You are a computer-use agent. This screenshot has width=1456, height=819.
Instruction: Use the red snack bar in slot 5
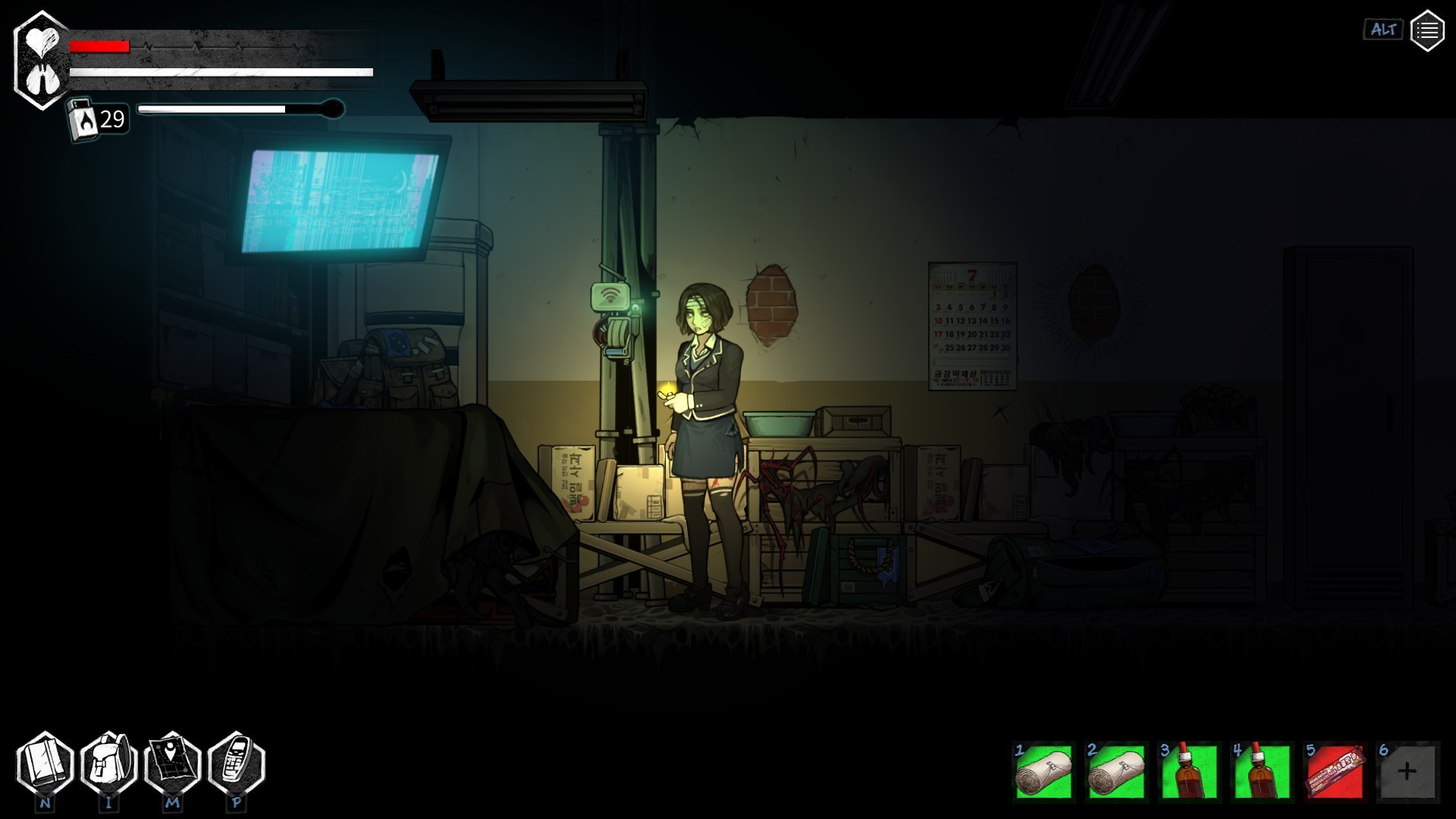[1335, 772]
